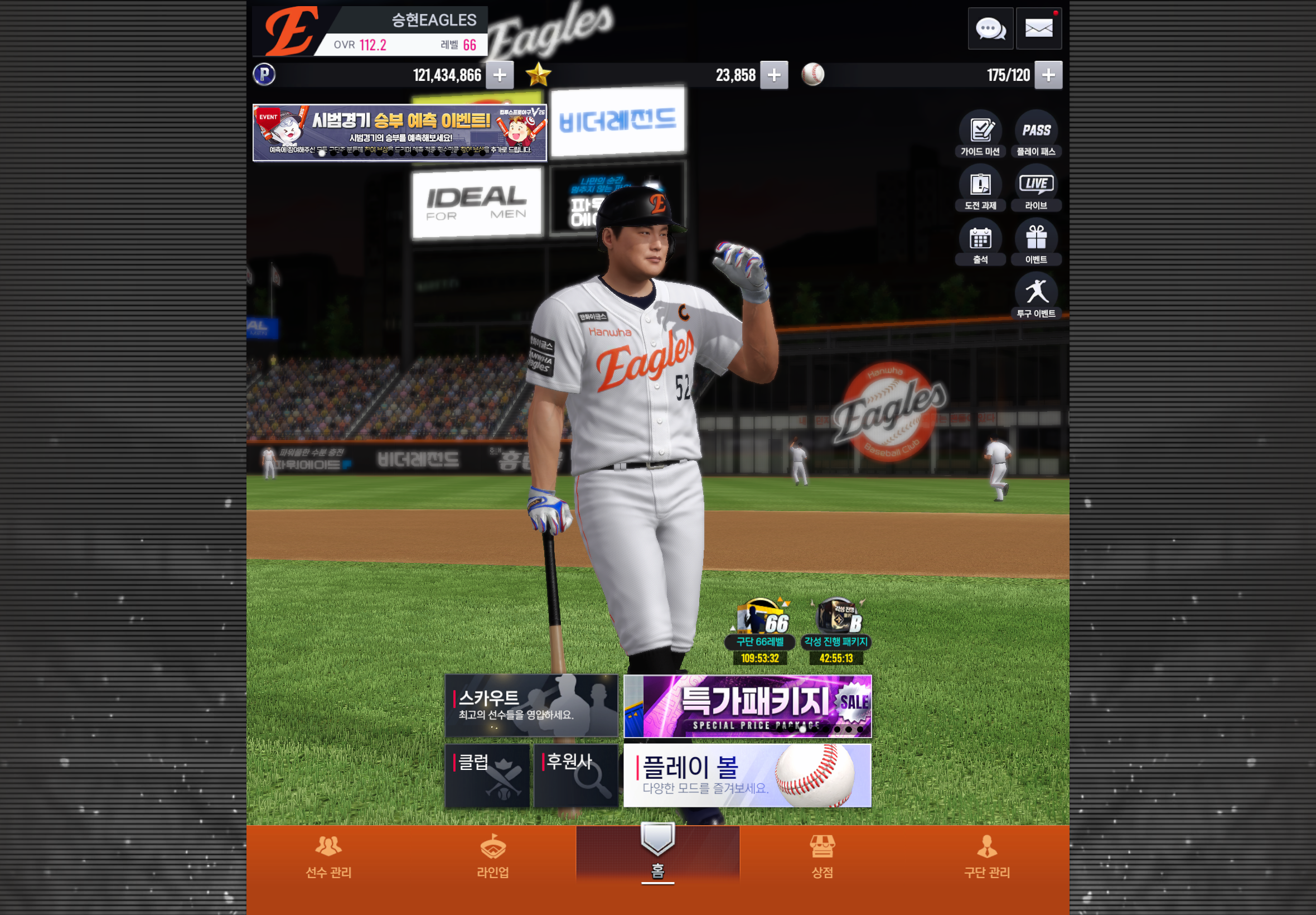Open 도전 과제 challenges

click(x=980, y=188)
